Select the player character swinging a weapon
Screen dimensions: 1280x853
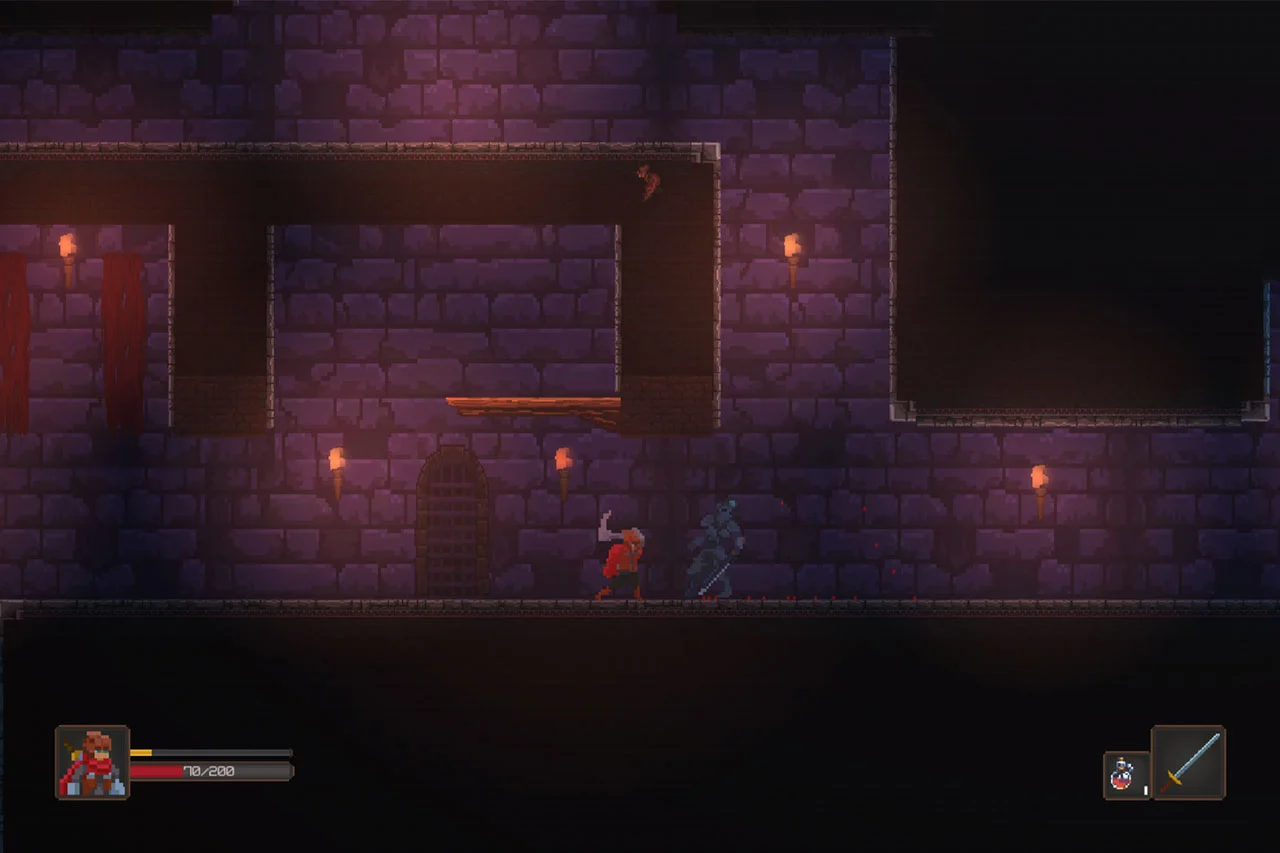pyautogui.click(x=622, y=558)
